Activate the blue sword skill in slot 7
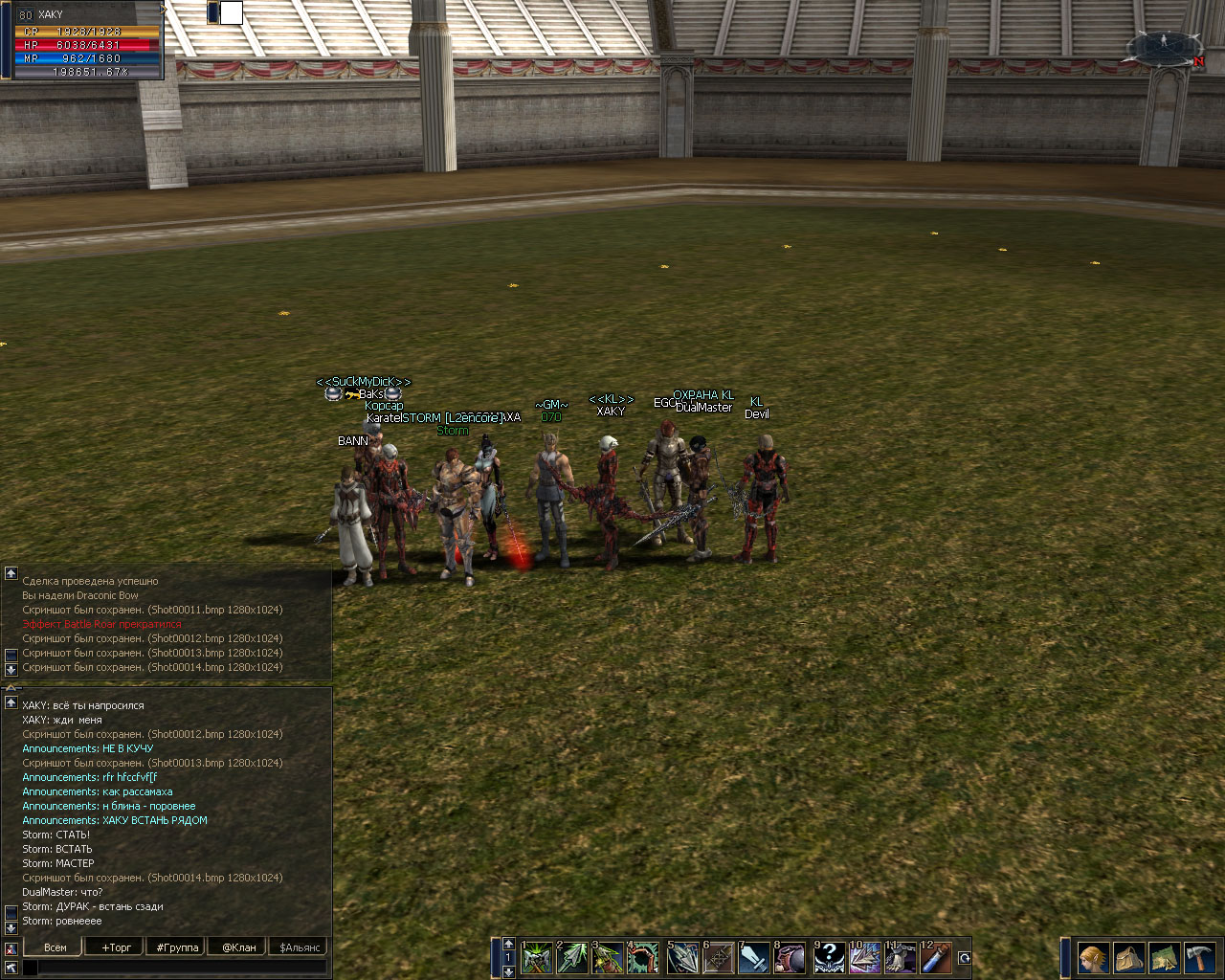Screen dimensions: 1225x980 pyautogui.click(x=754, y=957)
